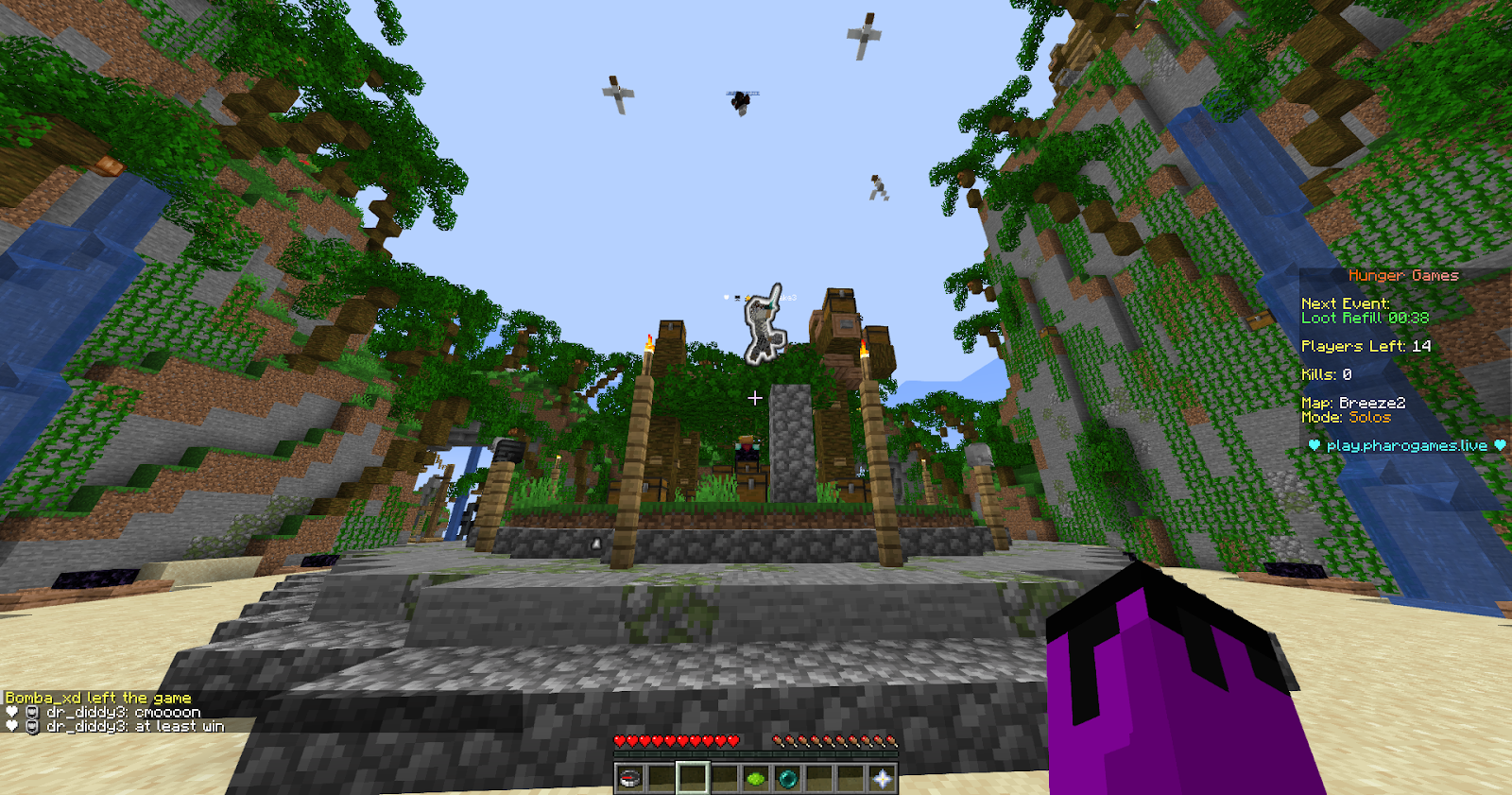Click the currently selected empty hotbar slot
This screenshot has height=795, width=1512.
point(693,778)
